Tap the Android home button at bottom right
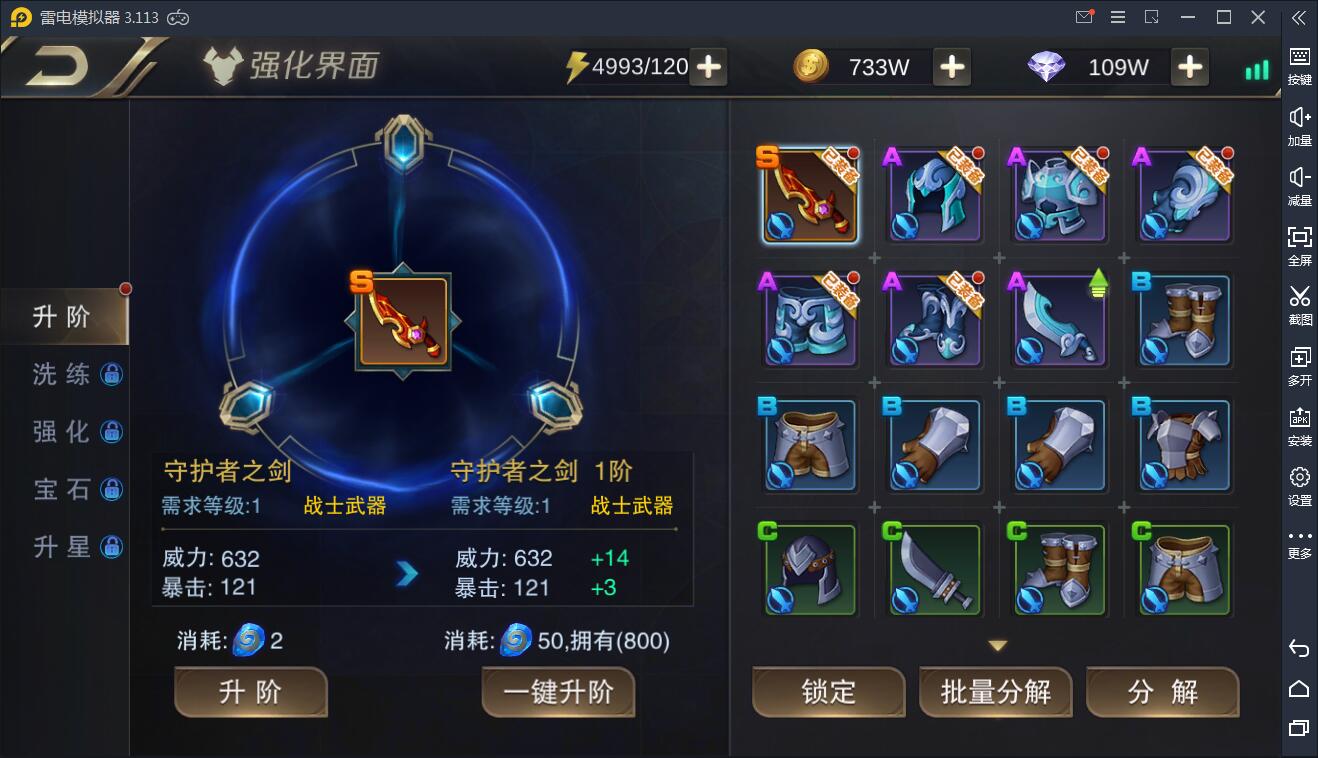Viewport: 1318px width, 758px height. pos(1298,690)
